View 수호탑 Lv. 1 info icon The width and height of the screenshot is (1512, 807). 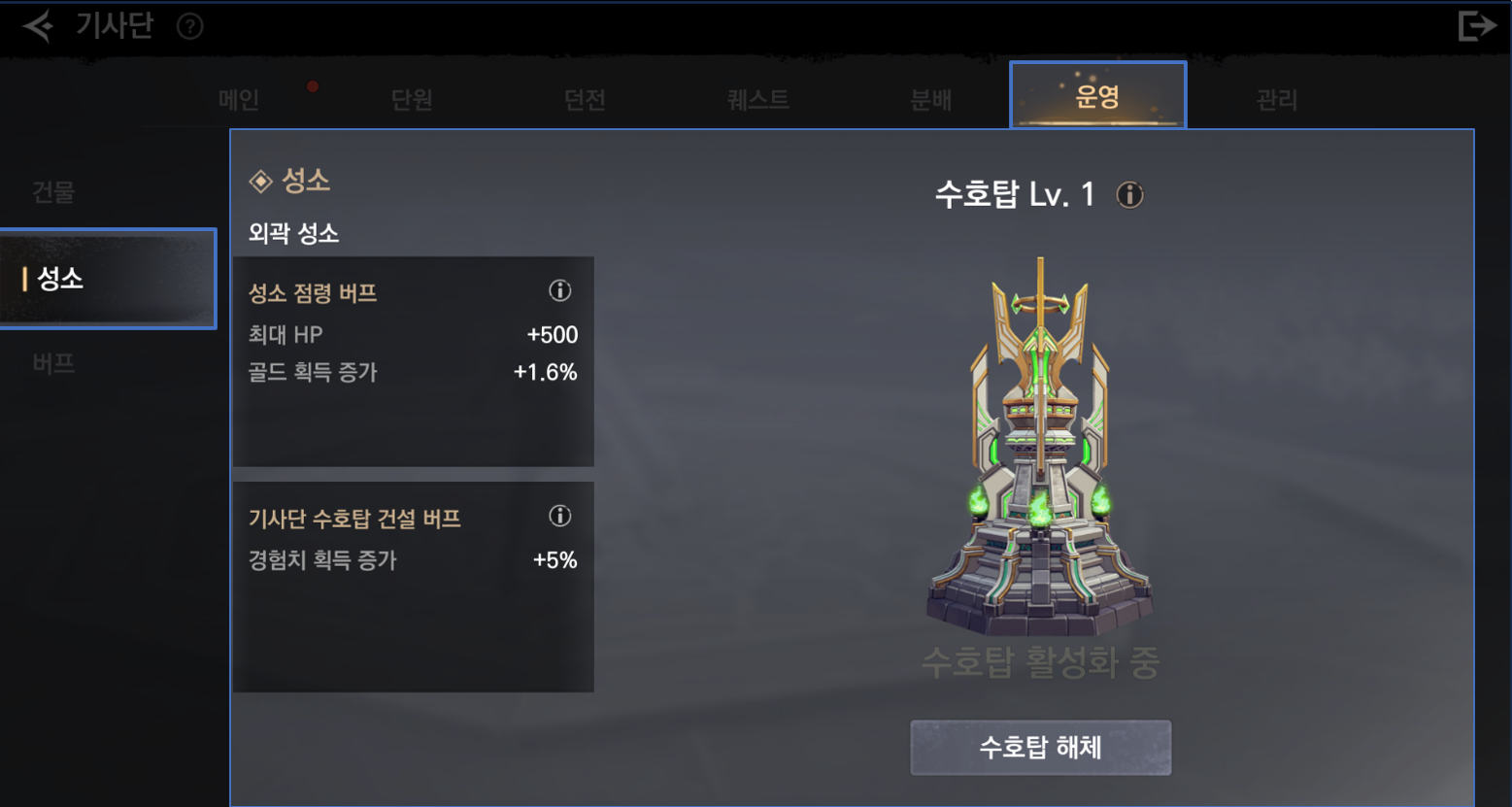(x=1129, y=195)
